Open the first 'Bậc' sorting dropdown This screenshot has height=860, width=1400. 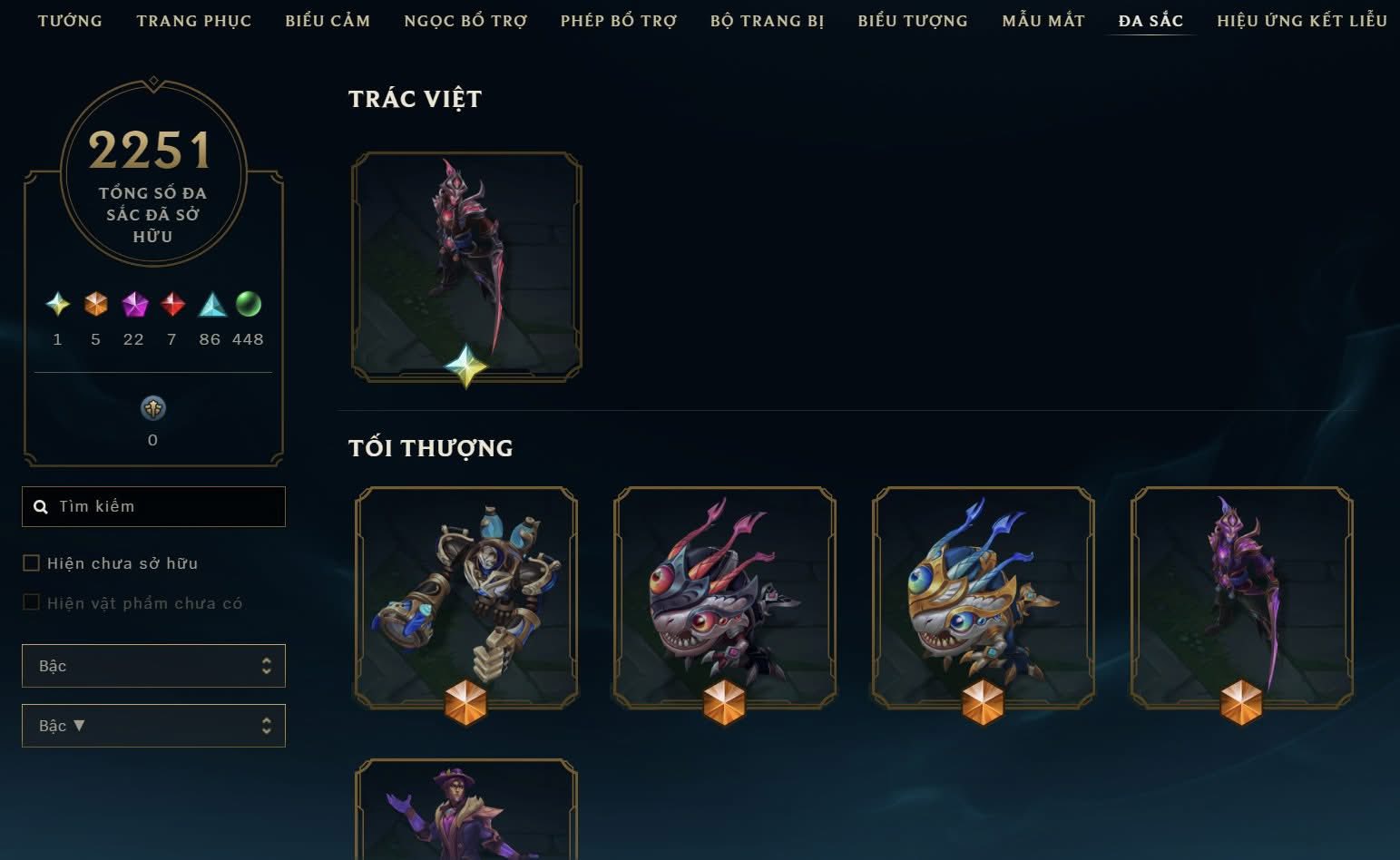click(152, 665)
